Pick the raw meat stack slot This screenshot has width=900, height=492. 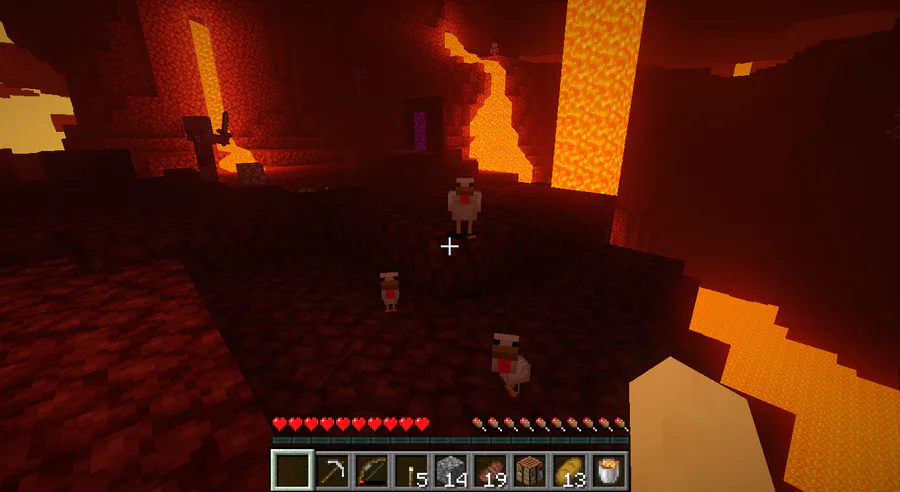tap(489, 469)
